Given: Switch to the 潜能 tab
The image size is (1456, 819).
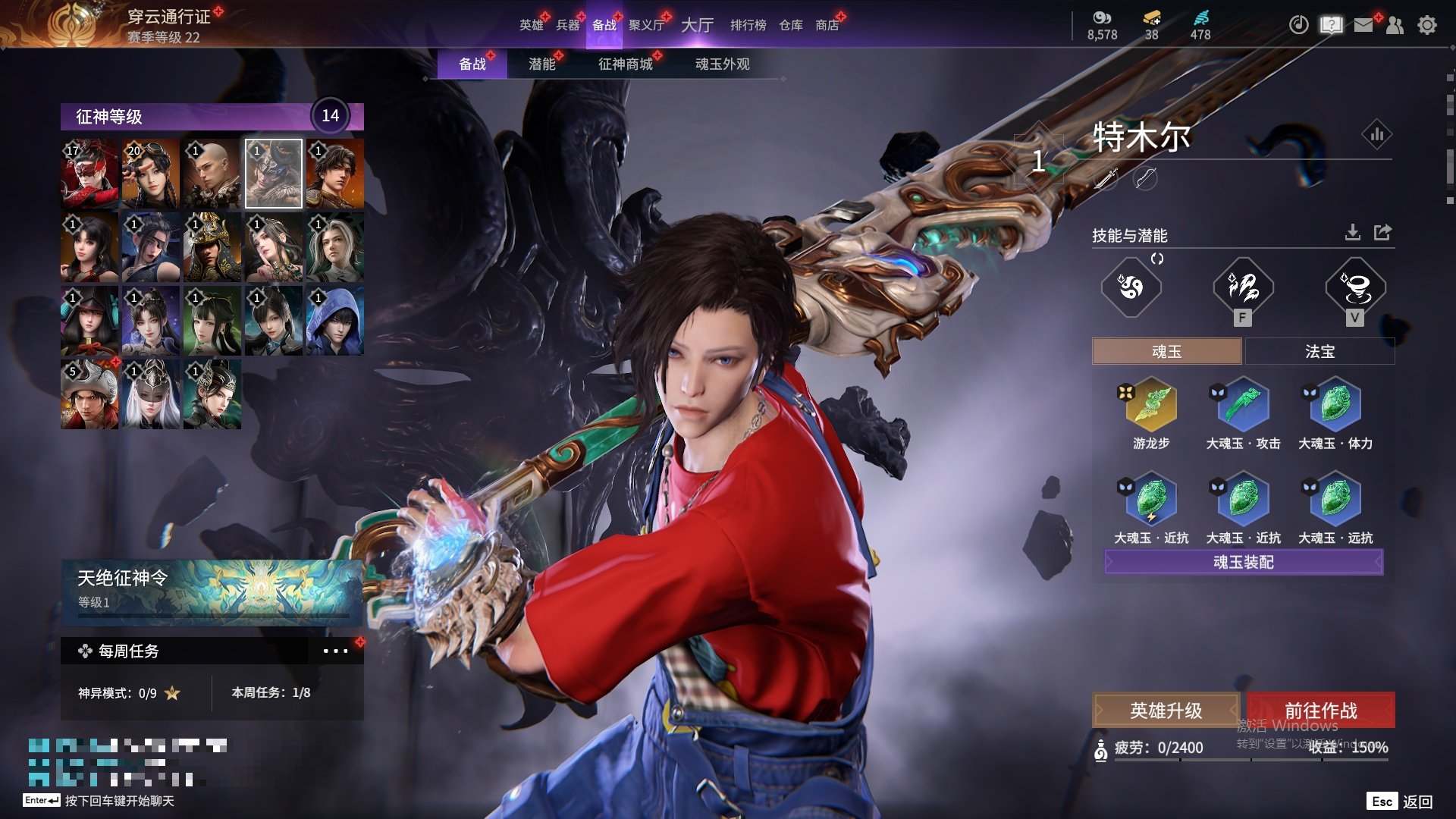Looking at the screenshot, I should tap(541, 64).
